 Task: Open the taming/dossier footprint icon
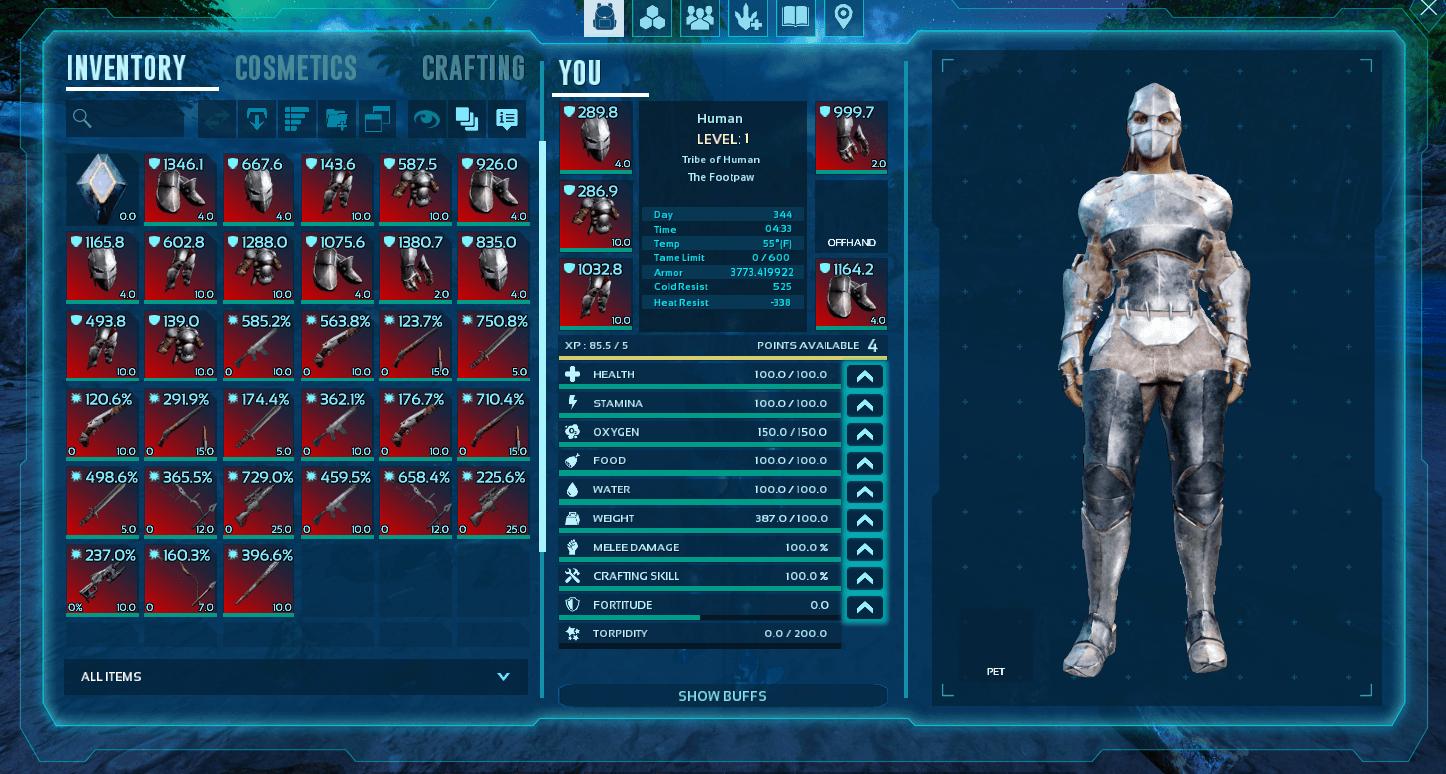747,17
